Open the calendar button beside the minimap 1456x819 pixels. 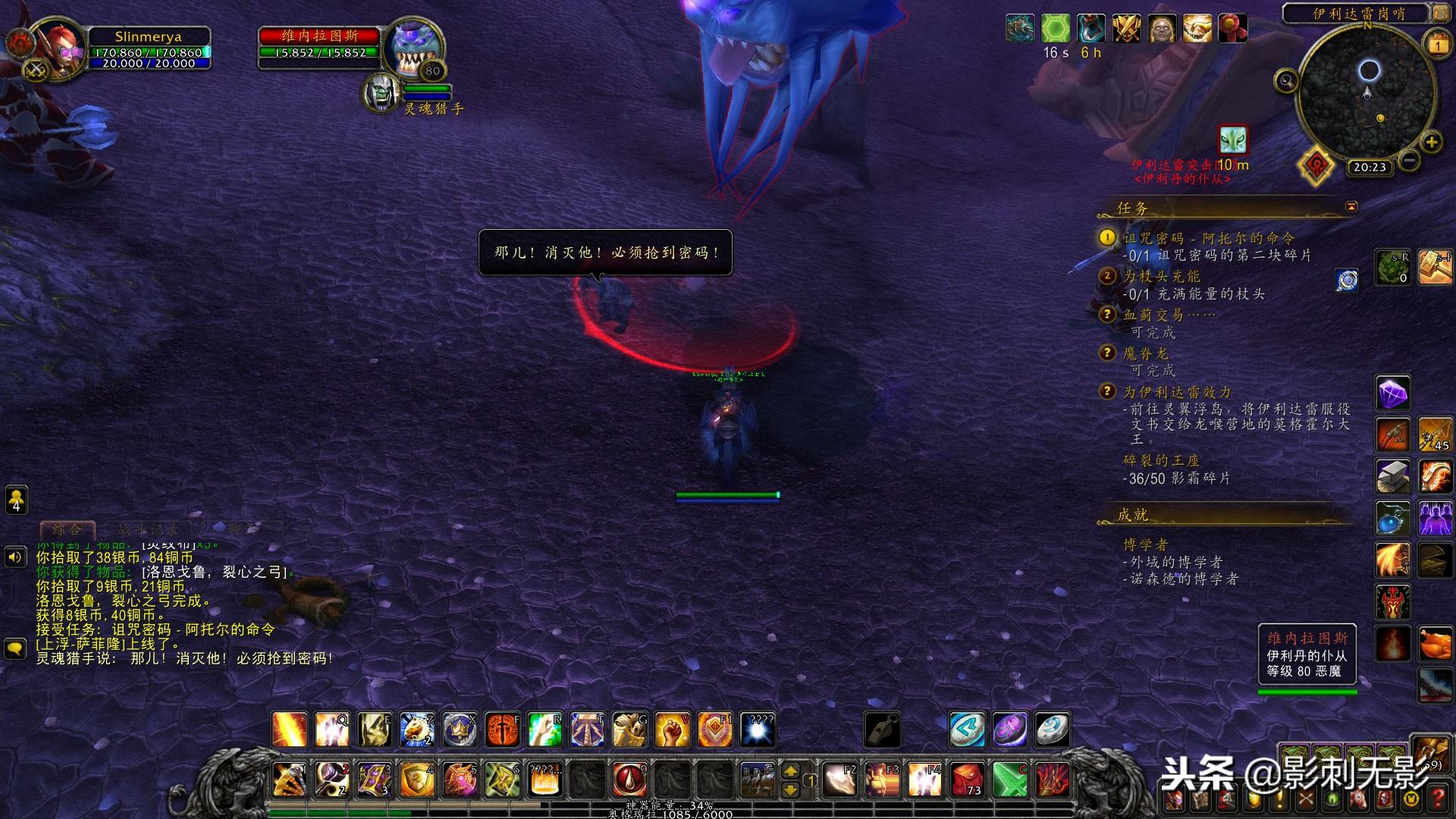pos(1438,45)
